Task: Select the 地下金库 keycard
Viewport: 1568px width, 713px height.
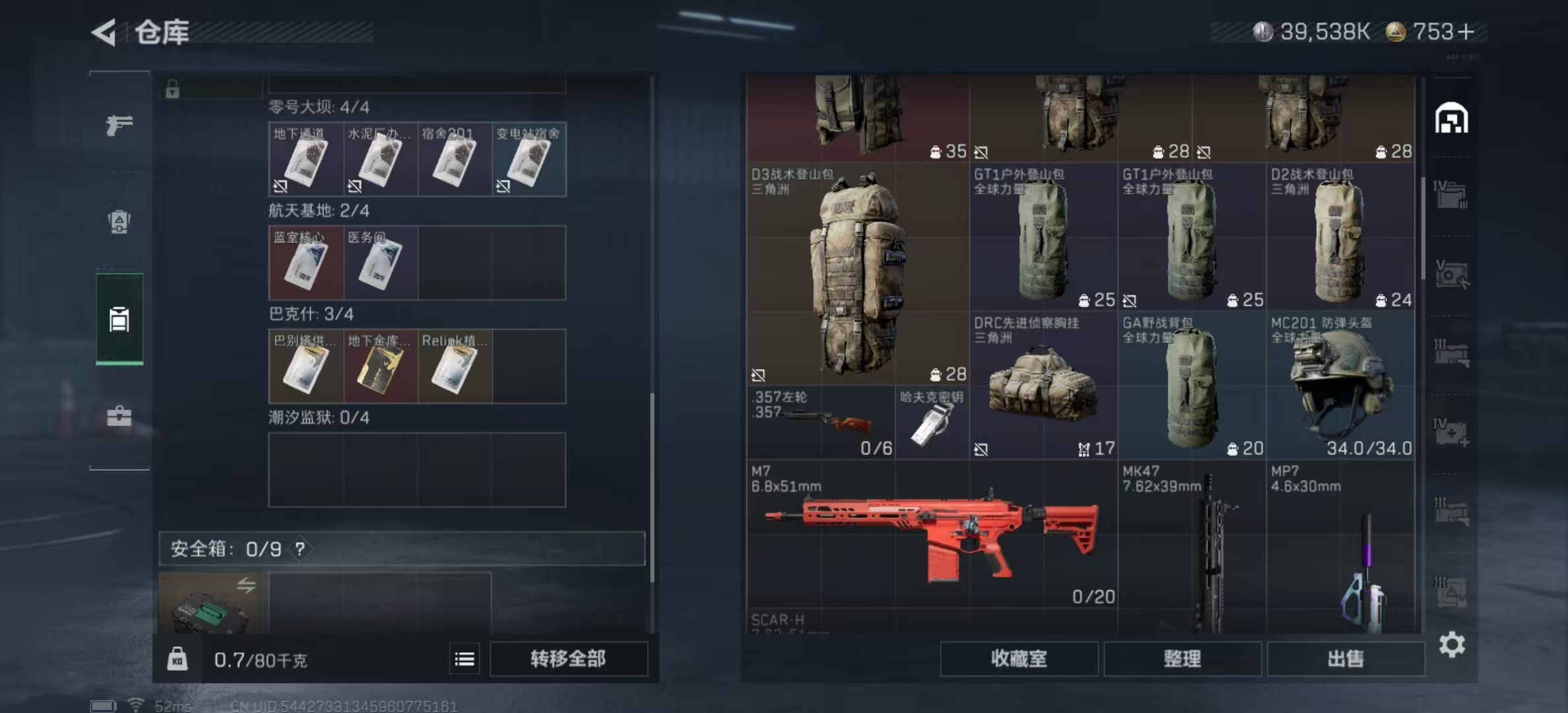Action: (380, 366)
